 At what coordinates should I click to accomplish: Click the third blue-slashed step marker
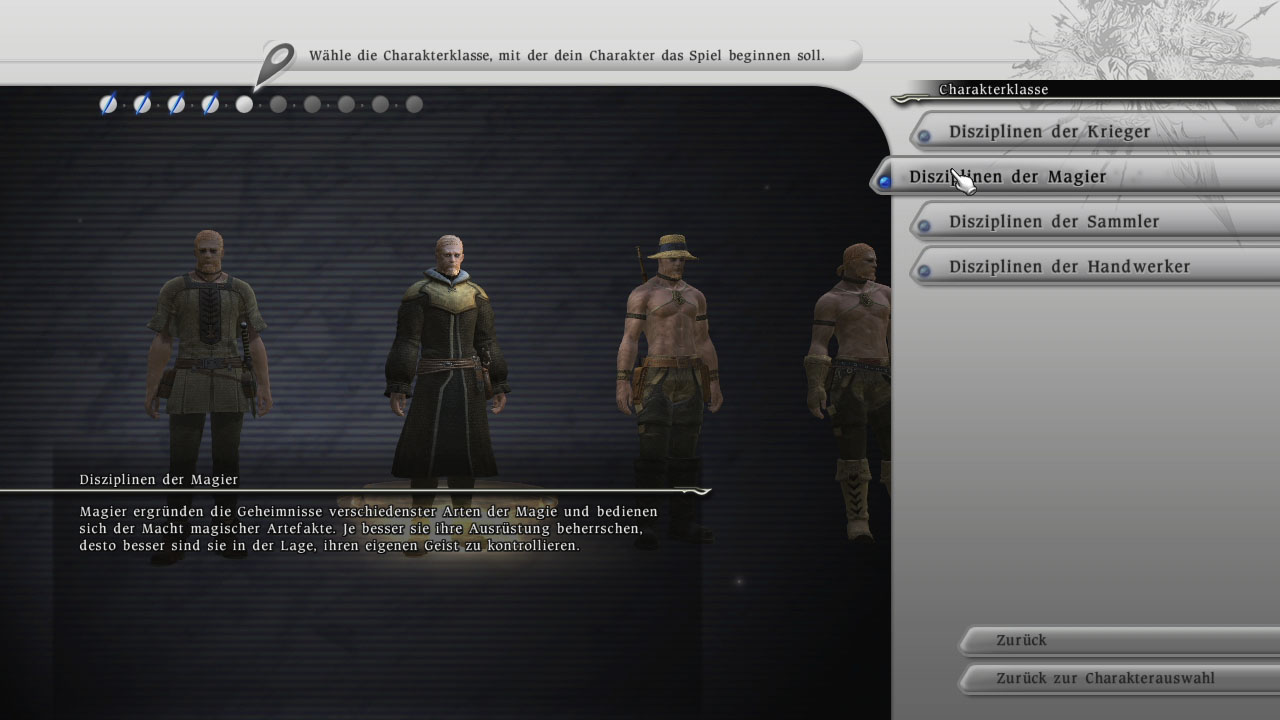[176, 103]
